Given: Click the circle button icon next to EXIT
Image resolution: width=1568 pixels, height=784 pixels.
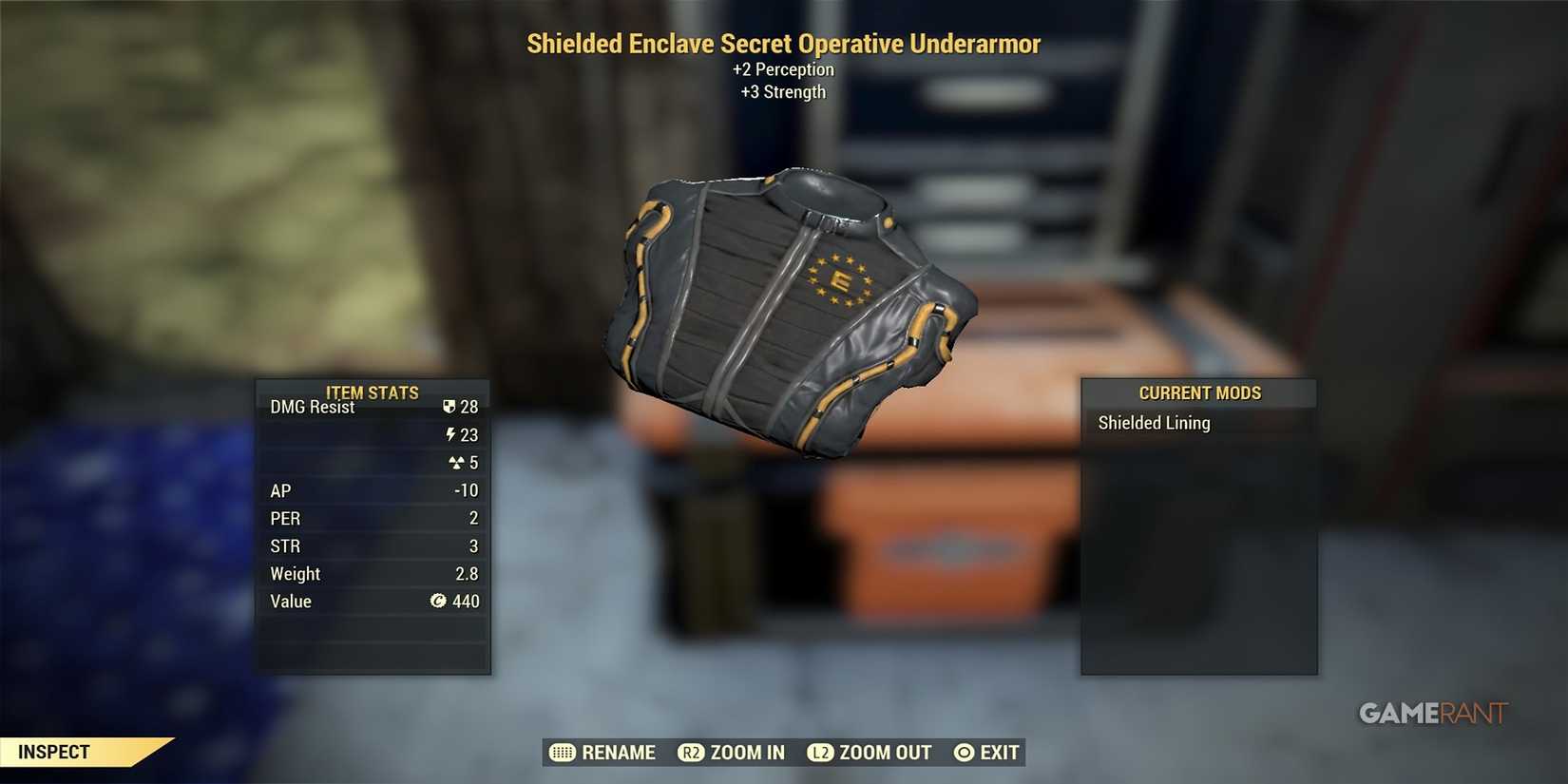Looking at the screenshot, I should [x=964, y=752].
